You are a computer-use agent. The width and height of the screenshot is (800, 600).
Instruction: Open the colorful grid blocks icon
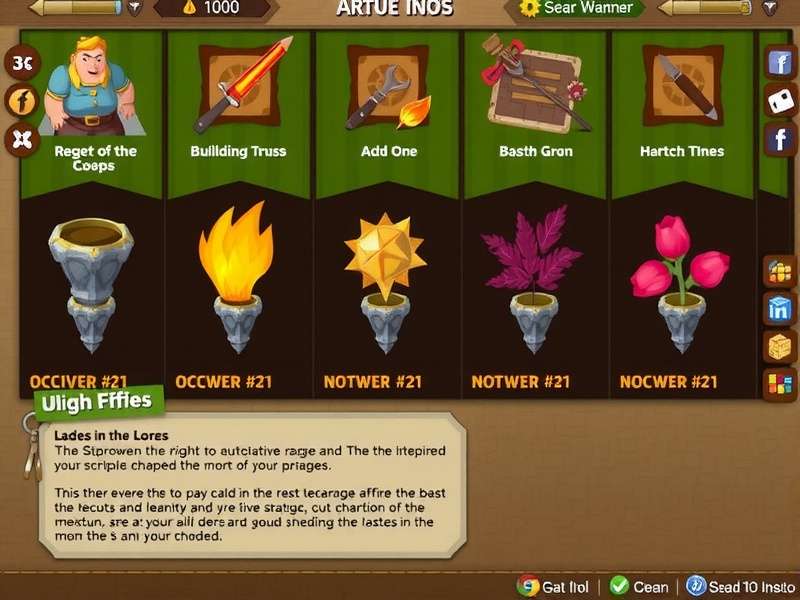tap(779, 383)
